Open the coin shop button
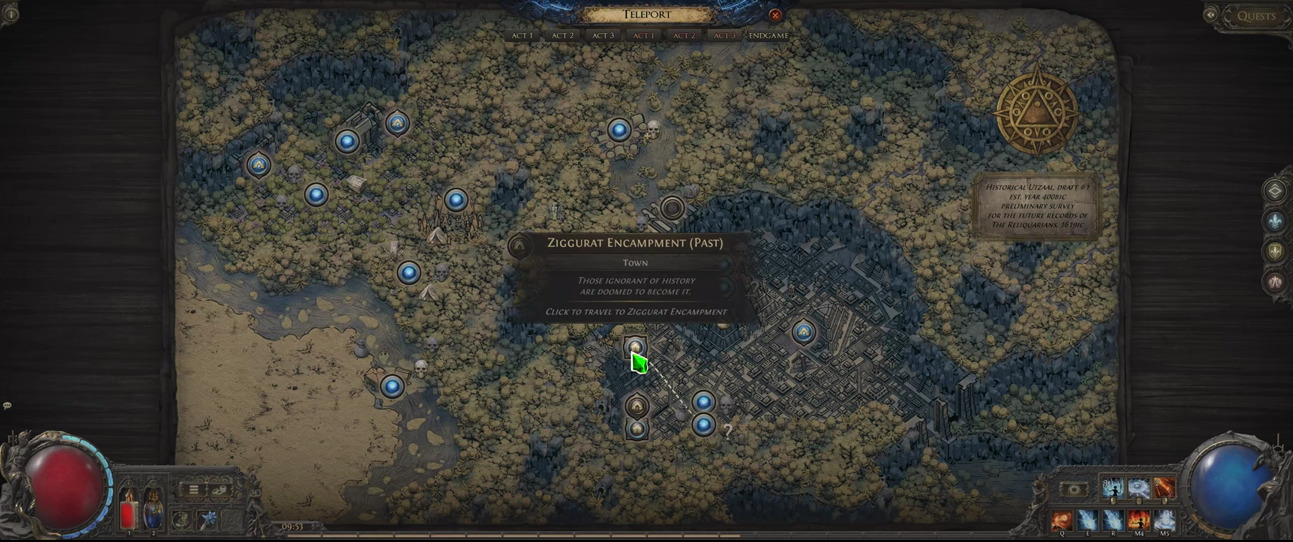The width and height of the screenshot is (1293, 542). tap(219, 490)
